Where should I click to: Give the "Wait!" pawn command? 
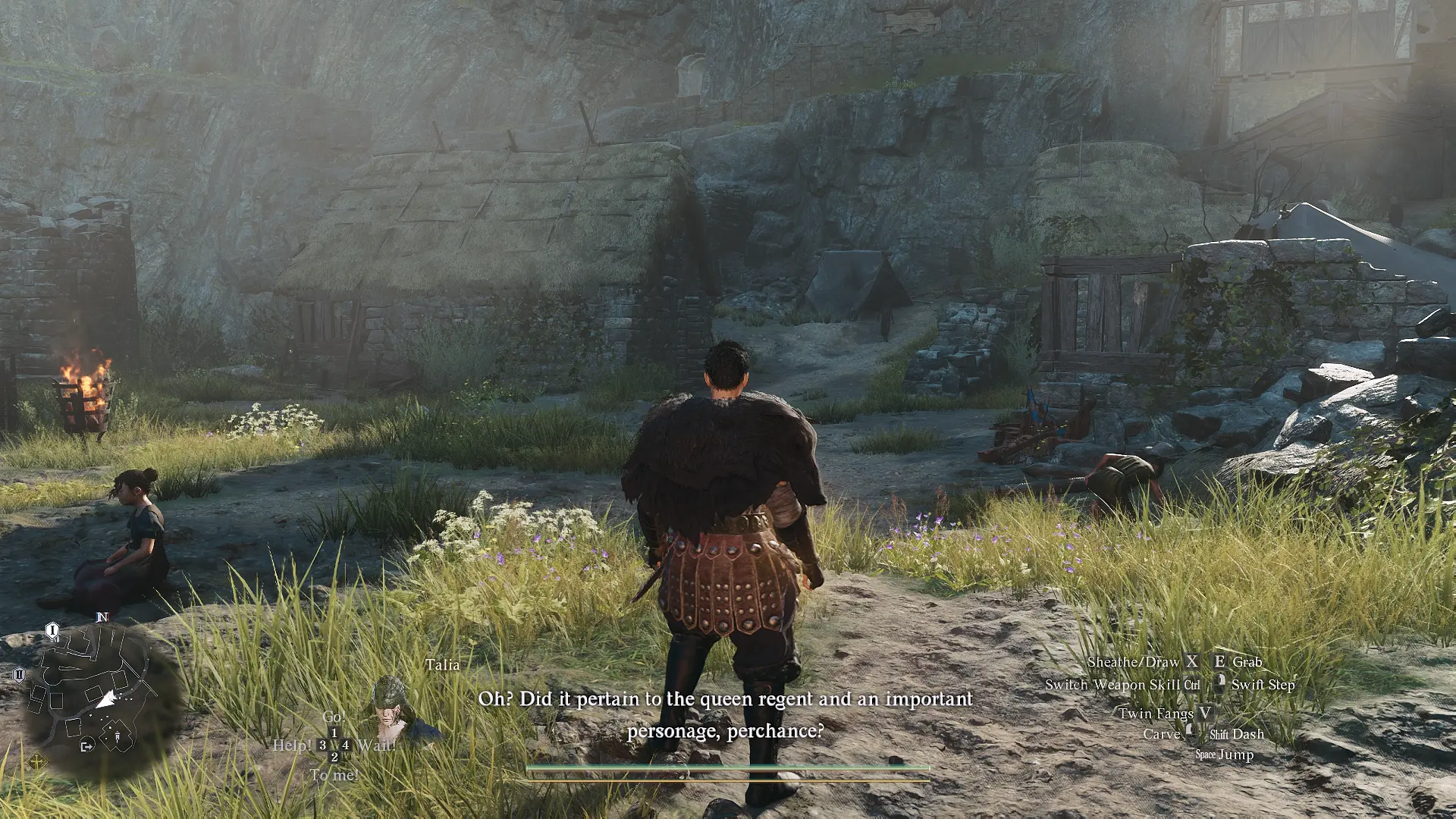[x=376, y=745]
